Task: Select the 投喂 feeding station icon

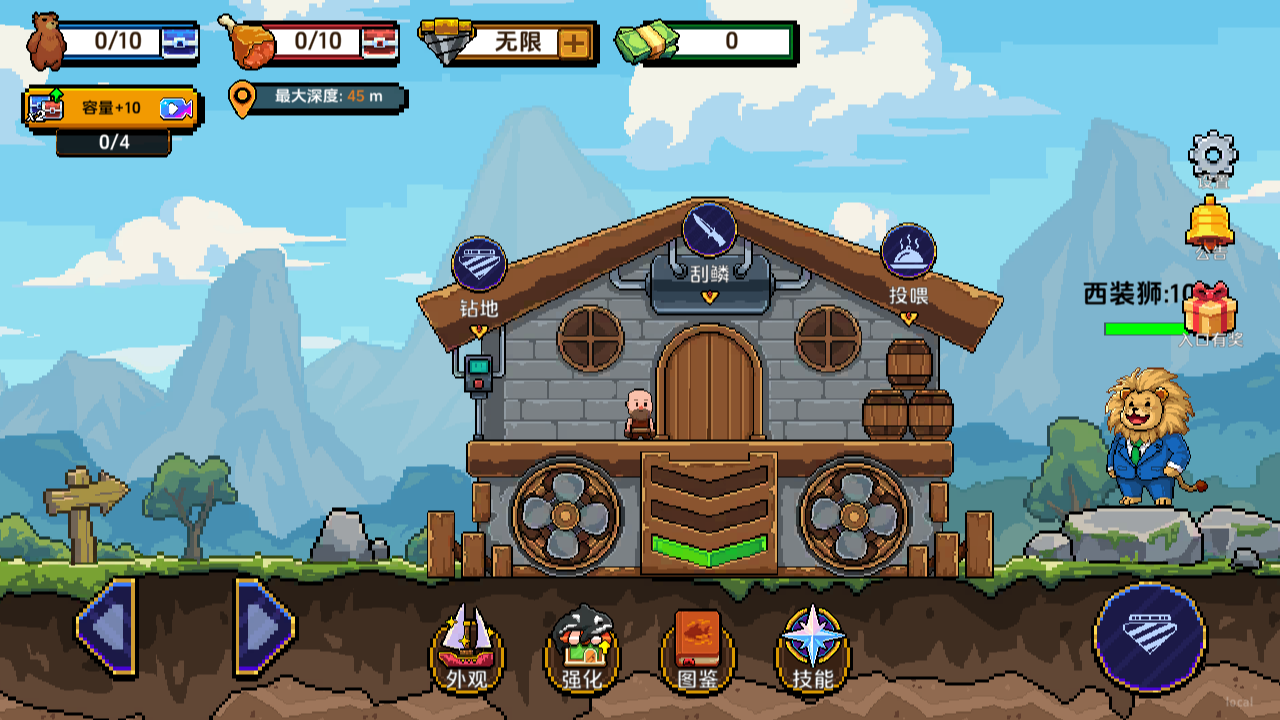Action: (x=908, y=252)
